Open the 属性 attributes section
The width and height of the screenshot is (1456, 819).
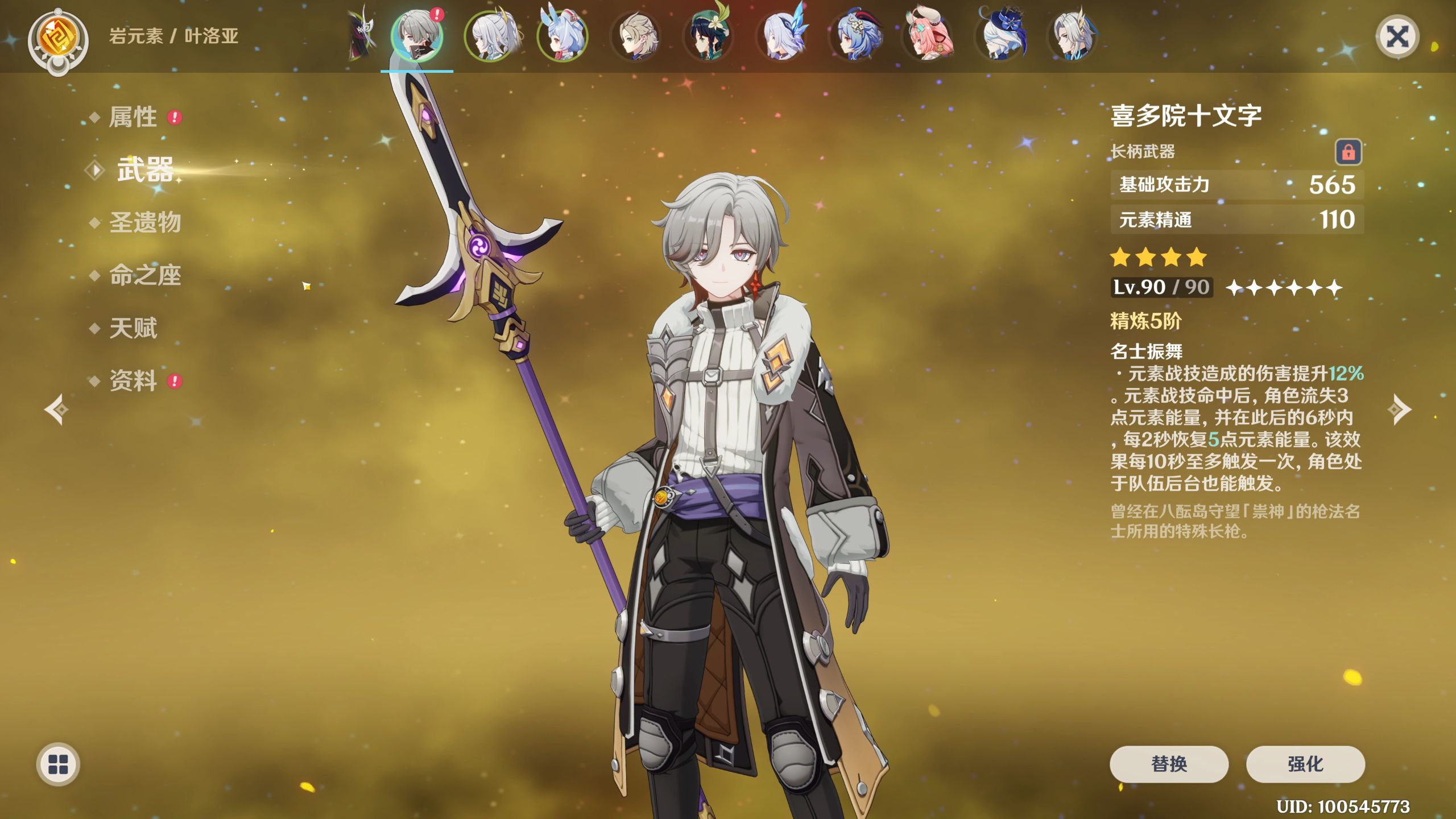[x=133, y=117]
